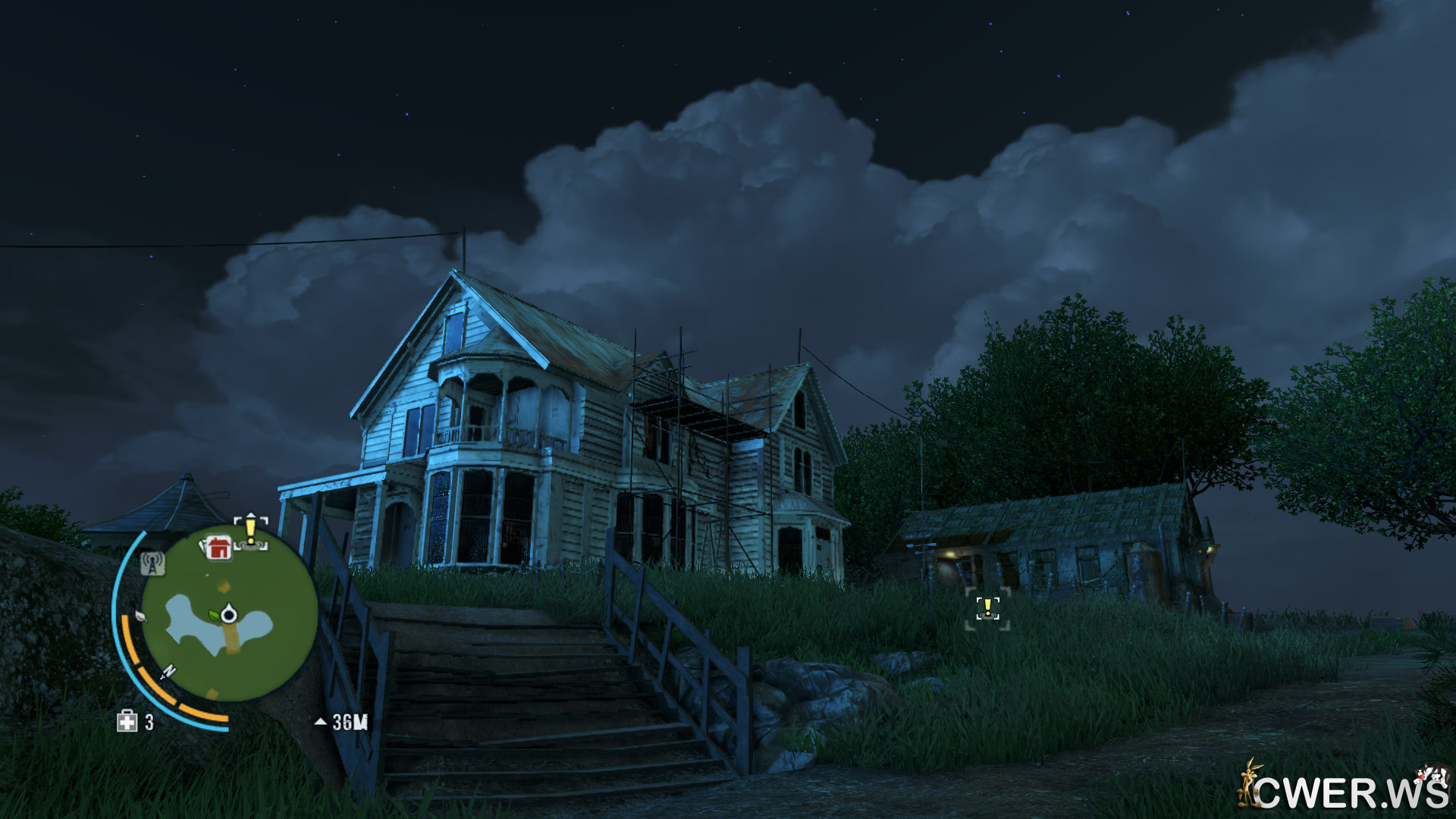Click the circular minimap

[229, 613]
